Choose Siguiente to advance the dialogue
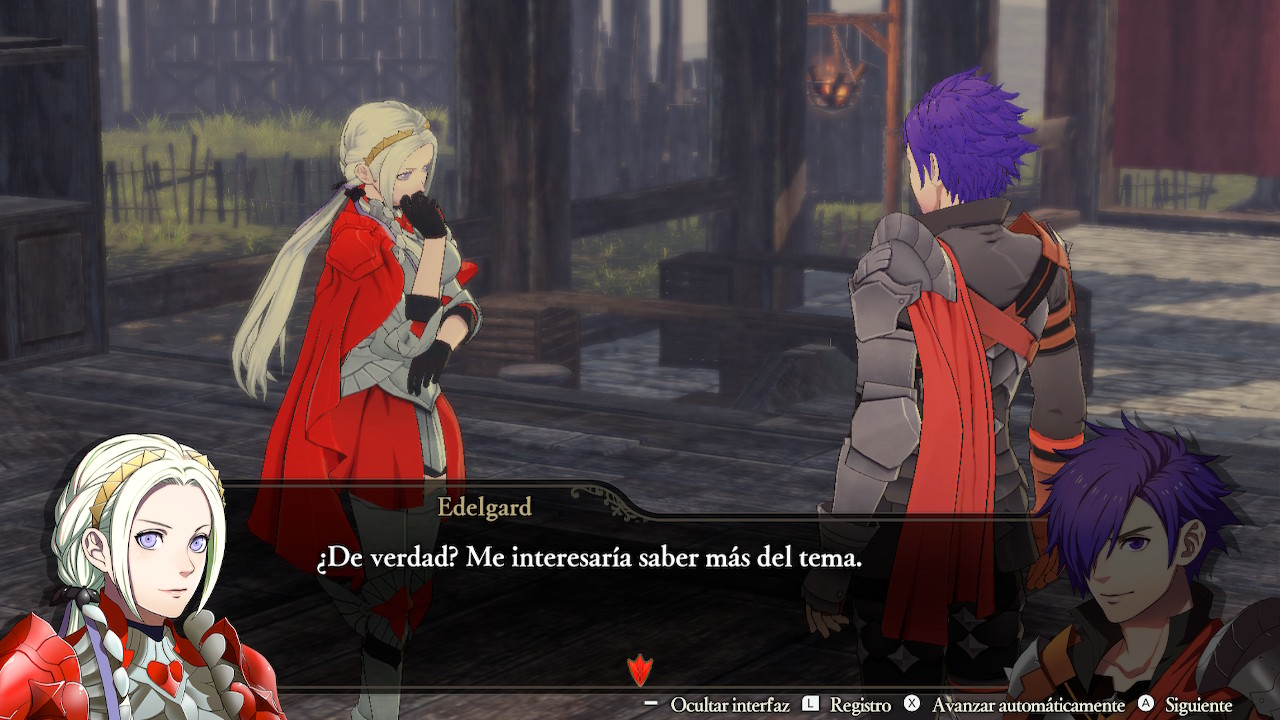 (1198, 705)
